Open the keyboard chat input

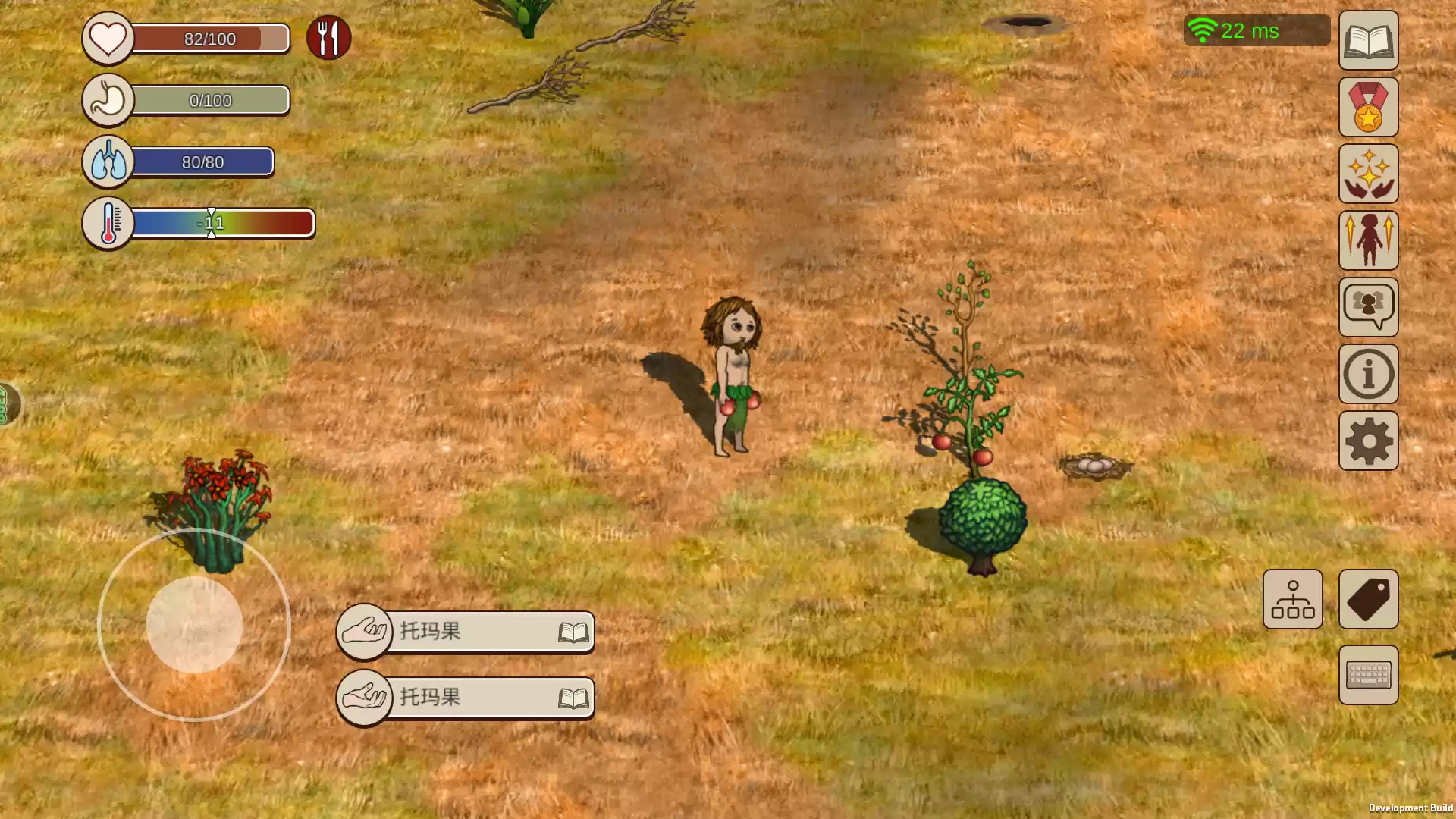tap(1368, 675)
